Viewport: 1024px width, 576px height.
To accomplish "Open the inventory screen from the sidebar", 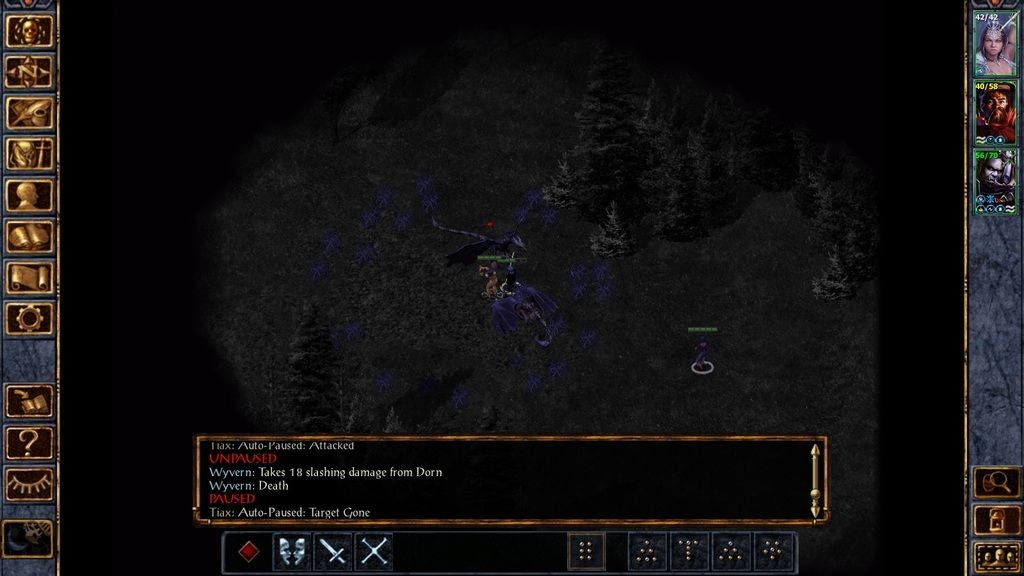I will [29, 153].
